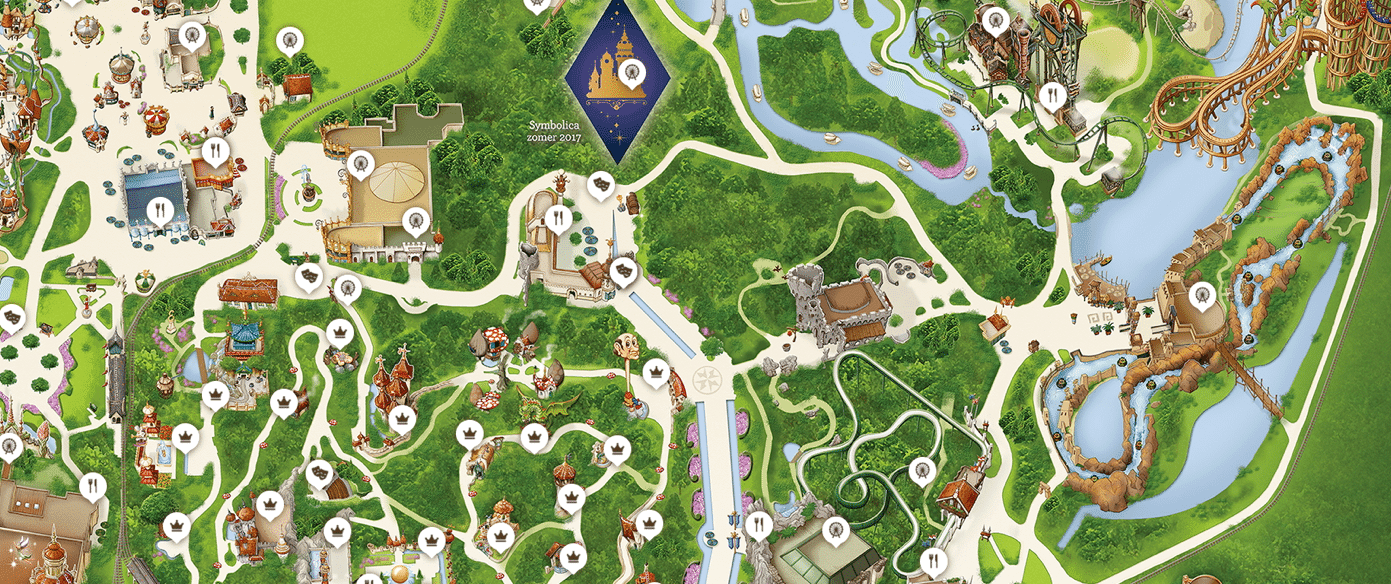The height and width of the screenshot is (584, 1391).
Task: Open the attraction marker above the small red-roofed cottage
Action: 290,41
